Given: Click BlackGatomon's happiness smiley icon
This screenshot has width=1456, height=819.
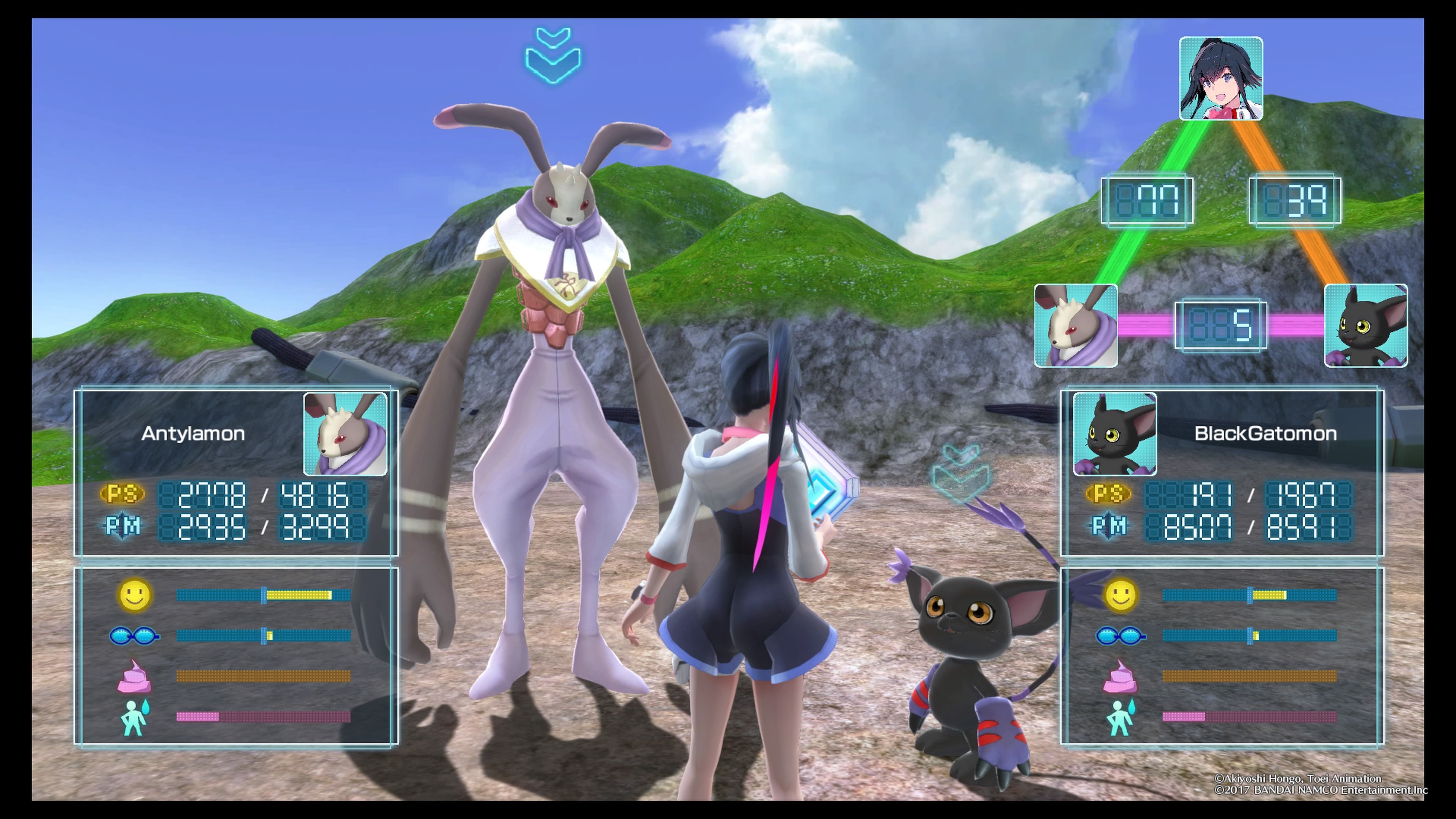Looking at the screenshot, I should coord(1120,595).
